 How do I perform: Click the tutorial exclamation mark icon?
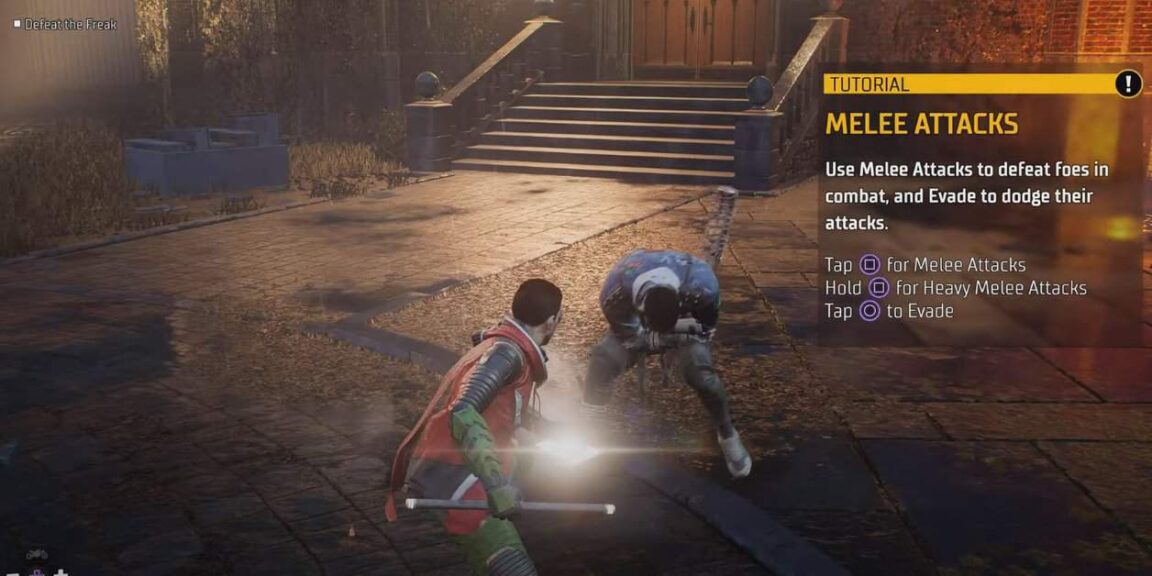pos(1128,83)
